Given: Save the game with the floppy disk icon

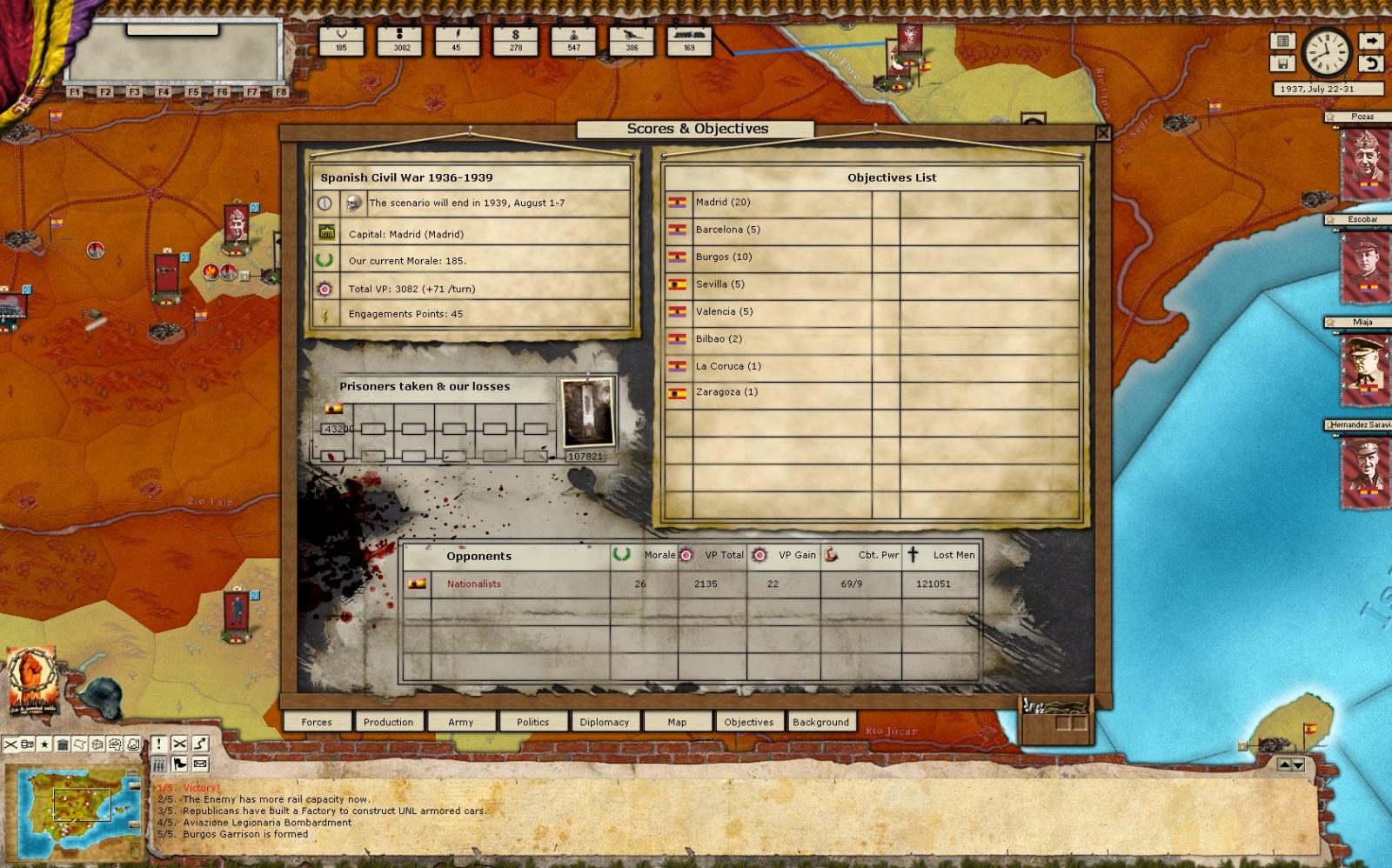Looking at the screenshot, I should [1282, 63].
